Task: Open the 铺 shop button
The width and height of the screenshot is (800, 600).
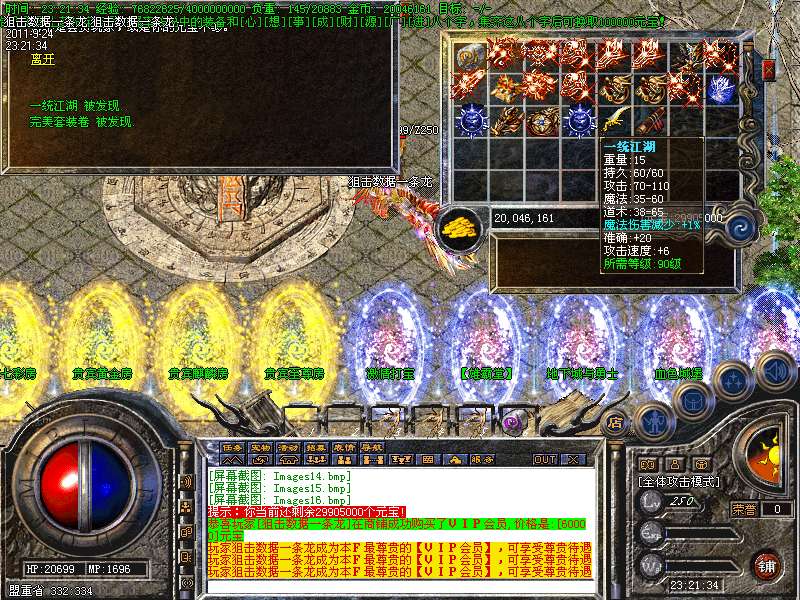Action: [x=766, y=567]
